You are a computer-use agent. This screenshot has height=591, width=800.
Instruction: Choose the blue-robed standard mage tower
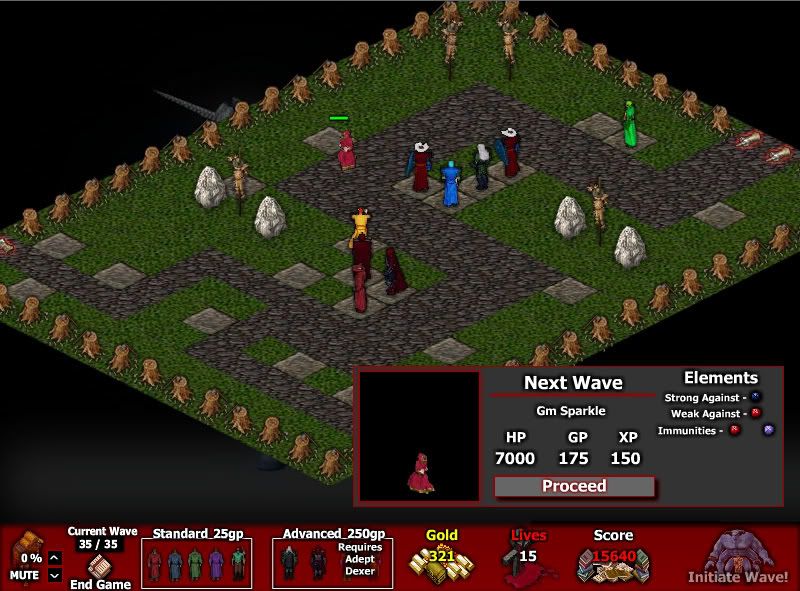coord(175,564)
